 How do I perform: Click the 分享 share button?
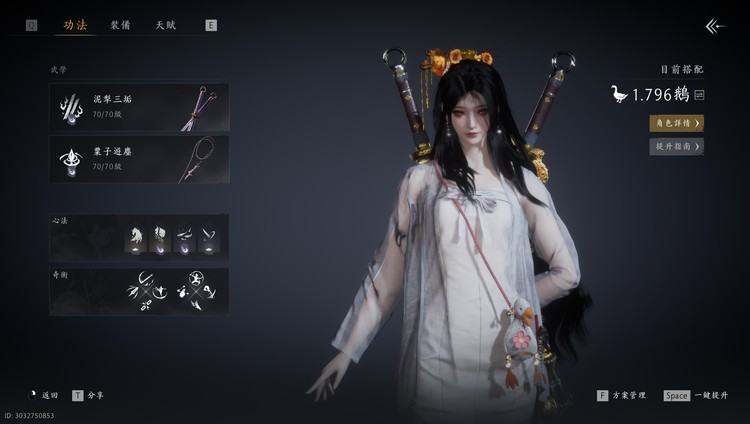click(89, 395)
